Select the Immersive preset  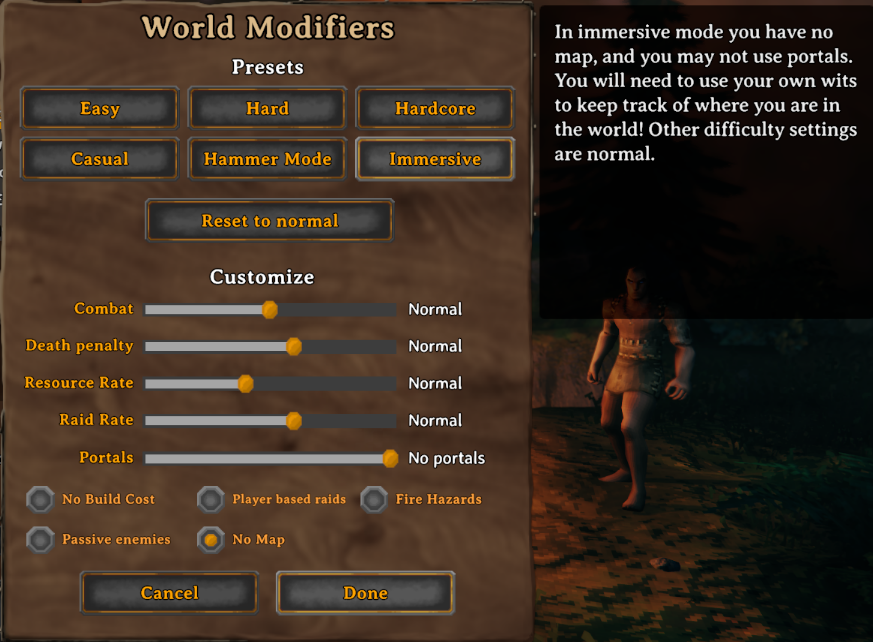(435, 159)
